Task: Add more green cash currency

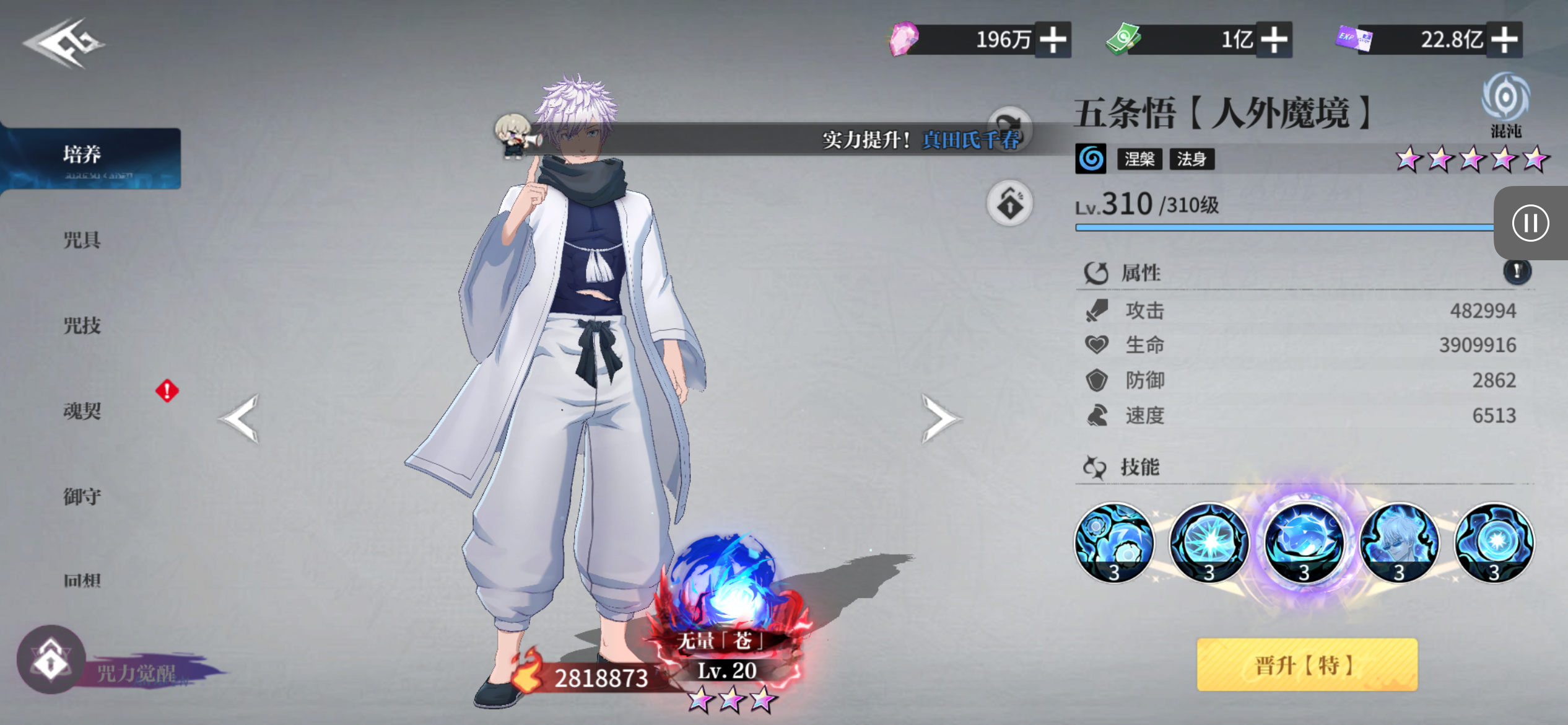Action: coord(1274,40)
